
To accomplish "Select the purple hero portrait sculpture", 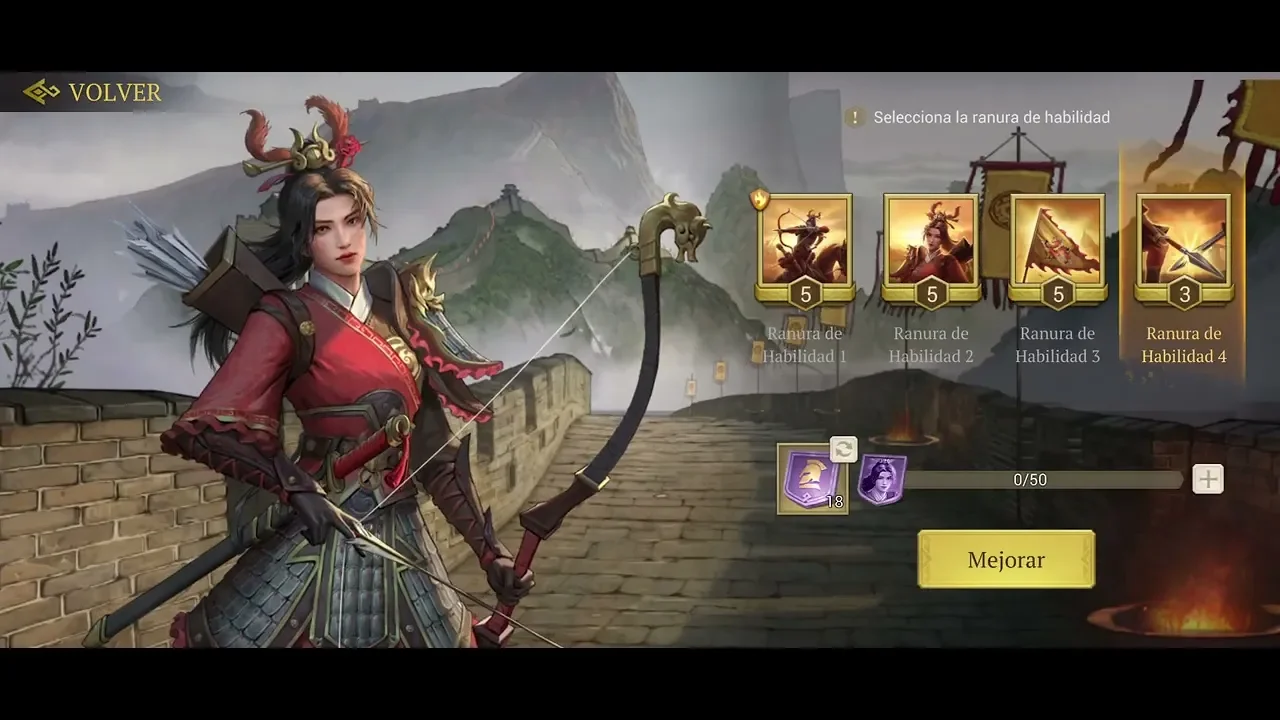I will 882,480.
